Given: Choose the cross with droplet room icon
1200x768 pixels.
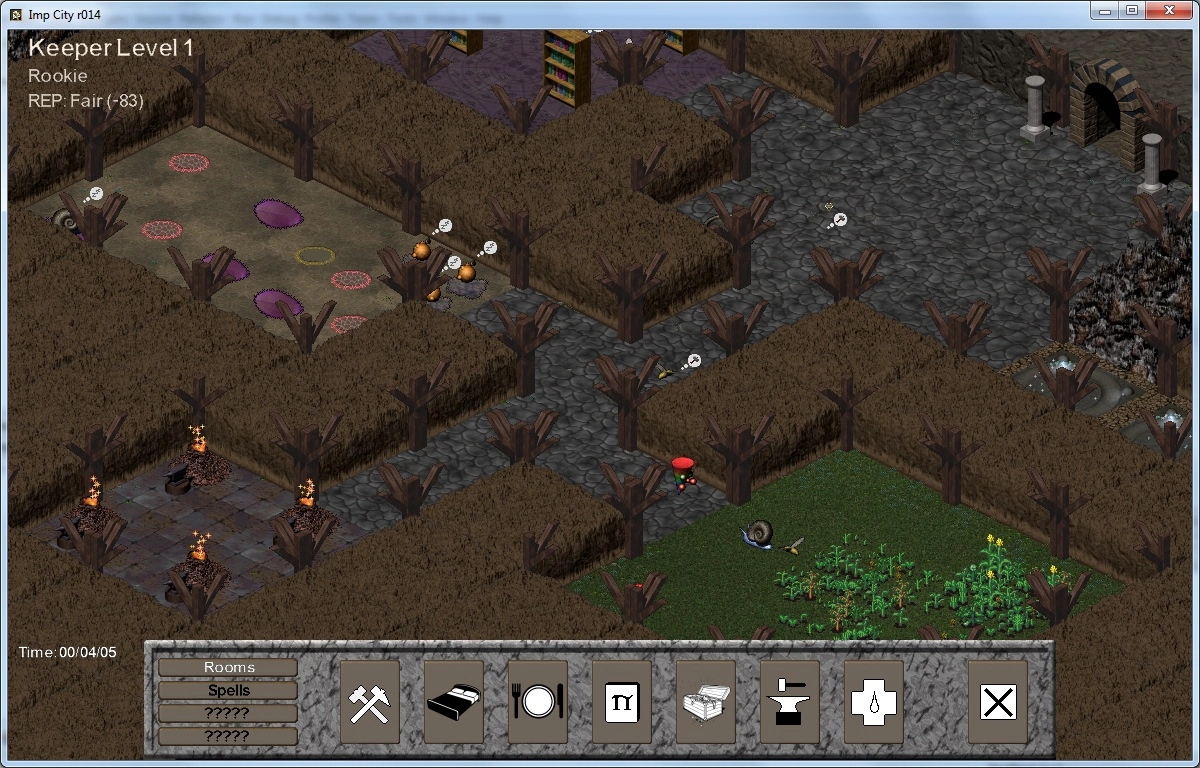Looking at the screenshot, I should [873, 701].
